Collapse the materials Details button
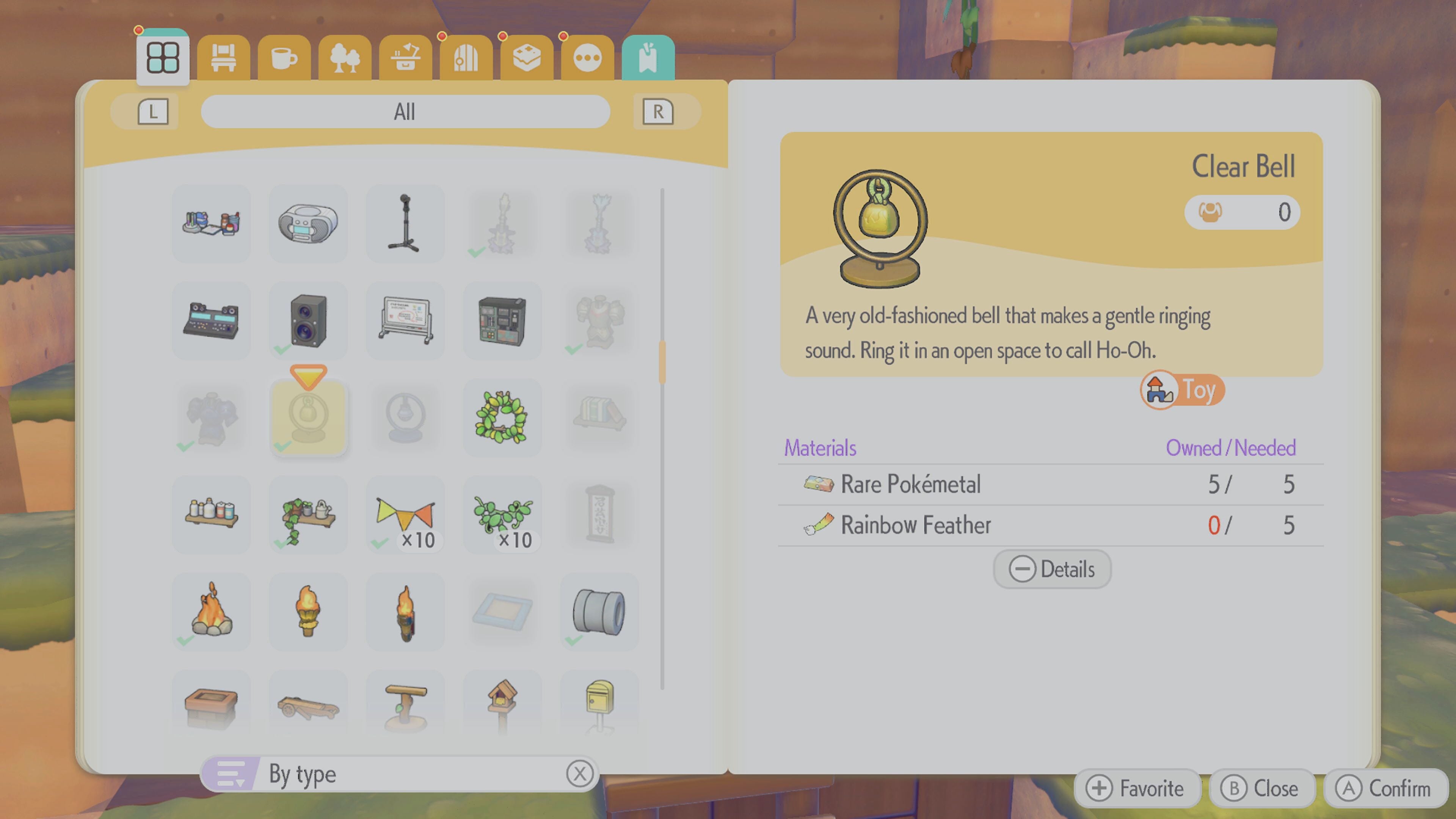Screen dimensions: 1456x819 pyautogui.click(x=1052, y=569)
